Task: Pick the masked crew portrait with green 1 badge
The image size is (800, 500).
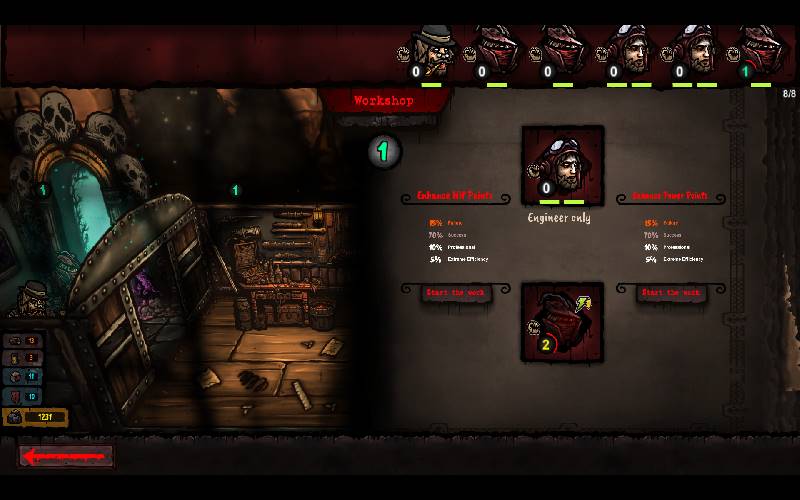Action: click(759, 52)
